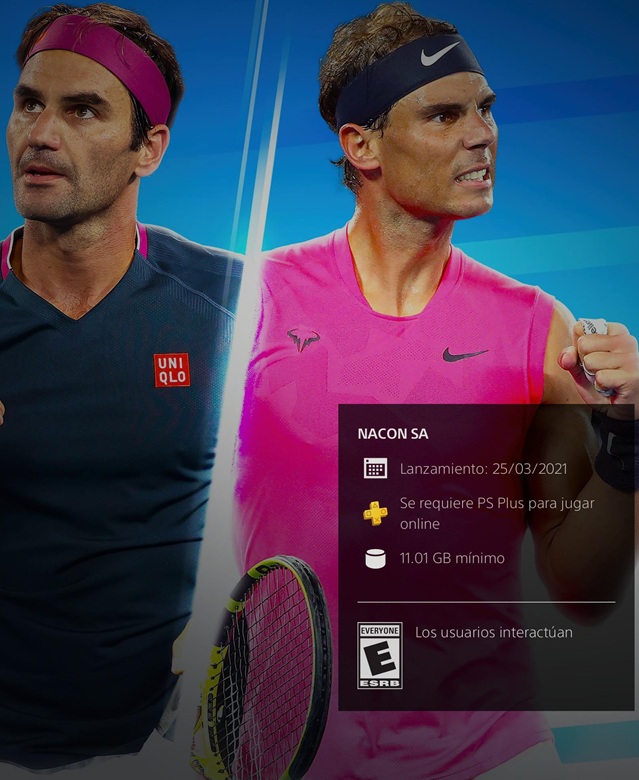Open the NACON SA publisher label

pos(392,434)
